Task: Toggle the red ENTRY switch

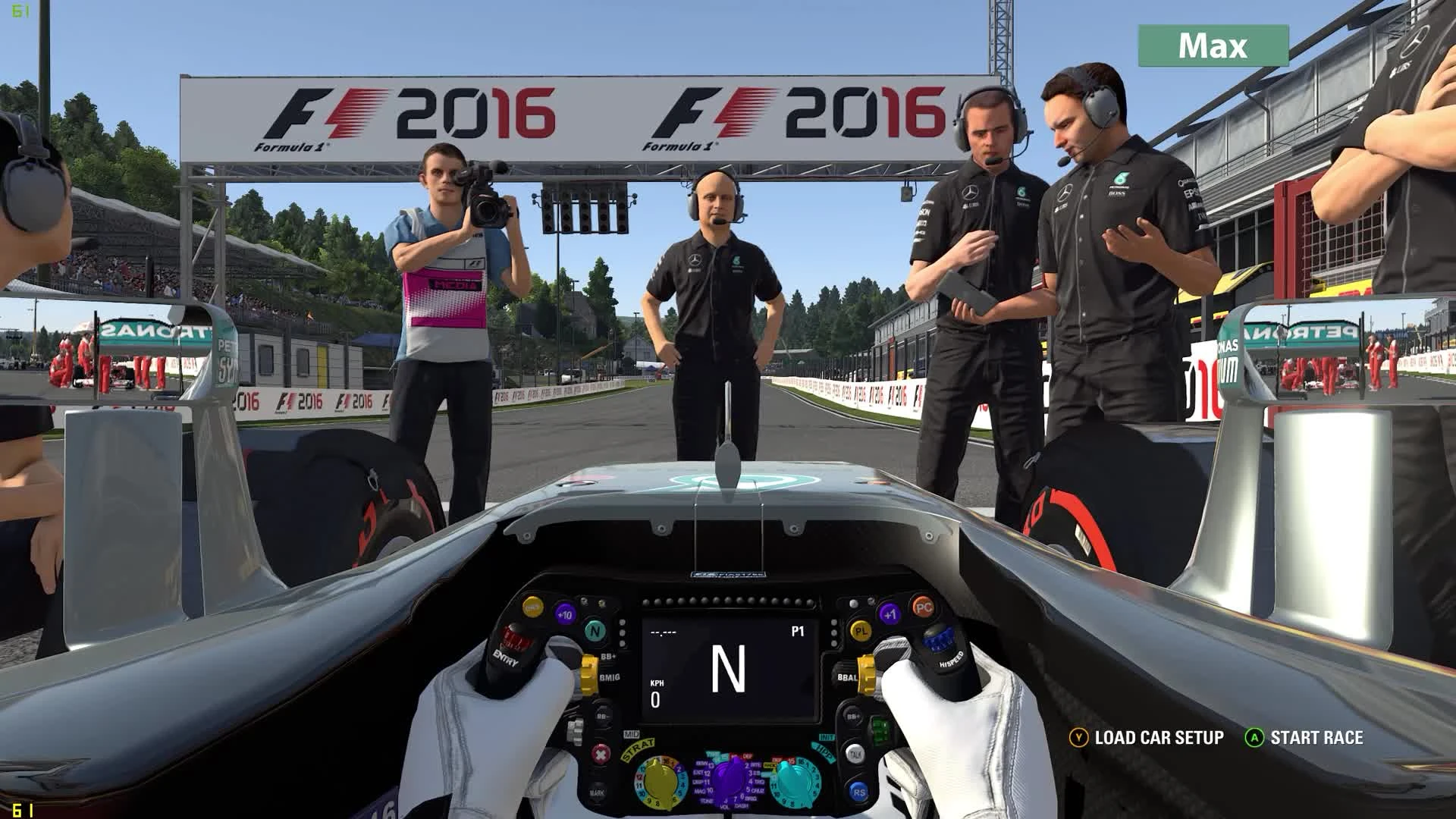Action: point(513,639)
